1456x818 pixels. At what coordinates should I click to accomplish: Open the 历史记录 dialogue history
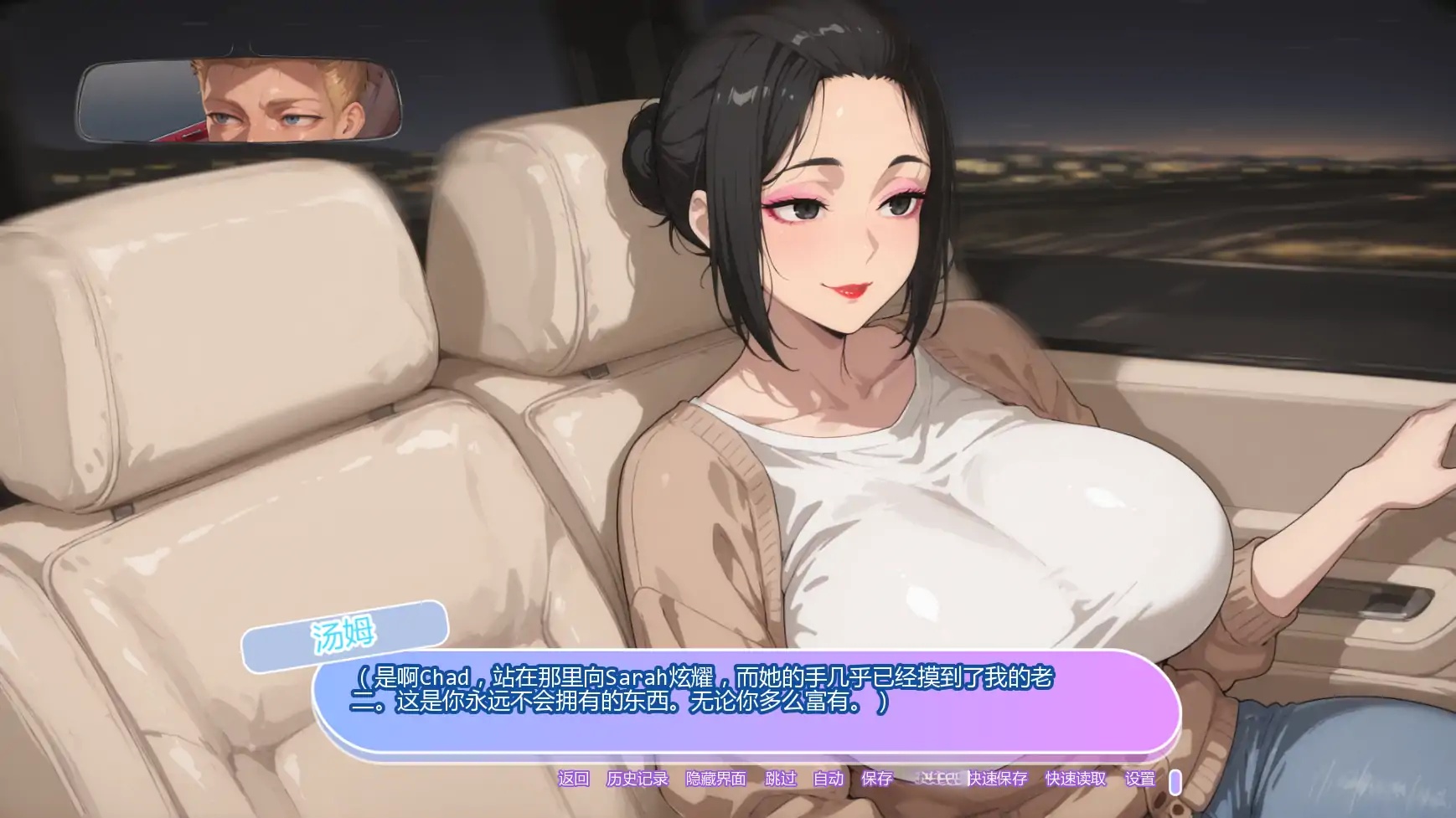[x=638, y=779]
